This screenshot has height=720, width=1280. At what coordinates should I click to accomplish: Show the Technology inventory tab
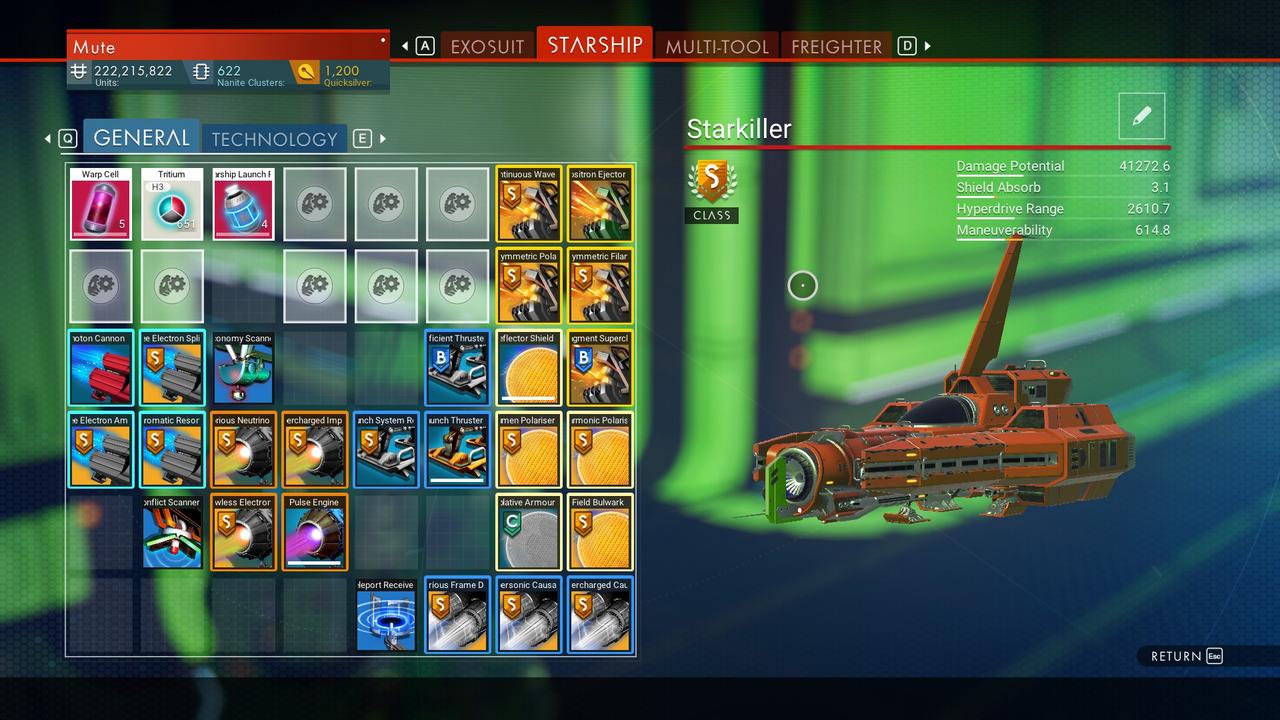274,139
